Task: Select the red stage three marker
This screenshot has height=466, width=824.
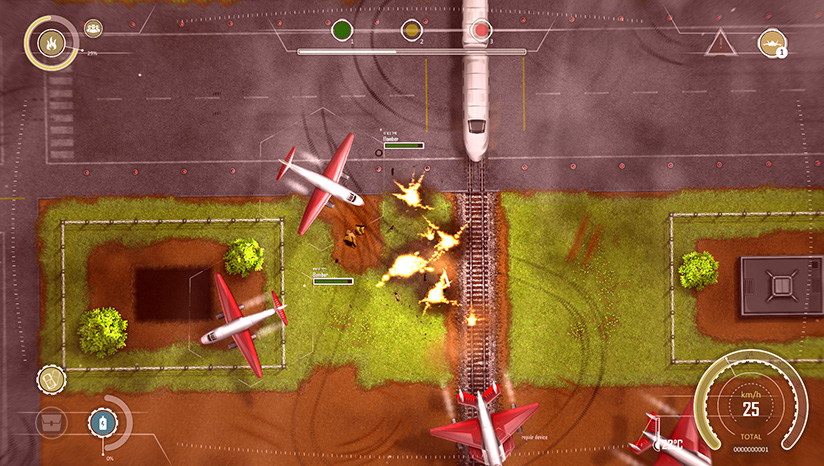Action: [480, 30]
